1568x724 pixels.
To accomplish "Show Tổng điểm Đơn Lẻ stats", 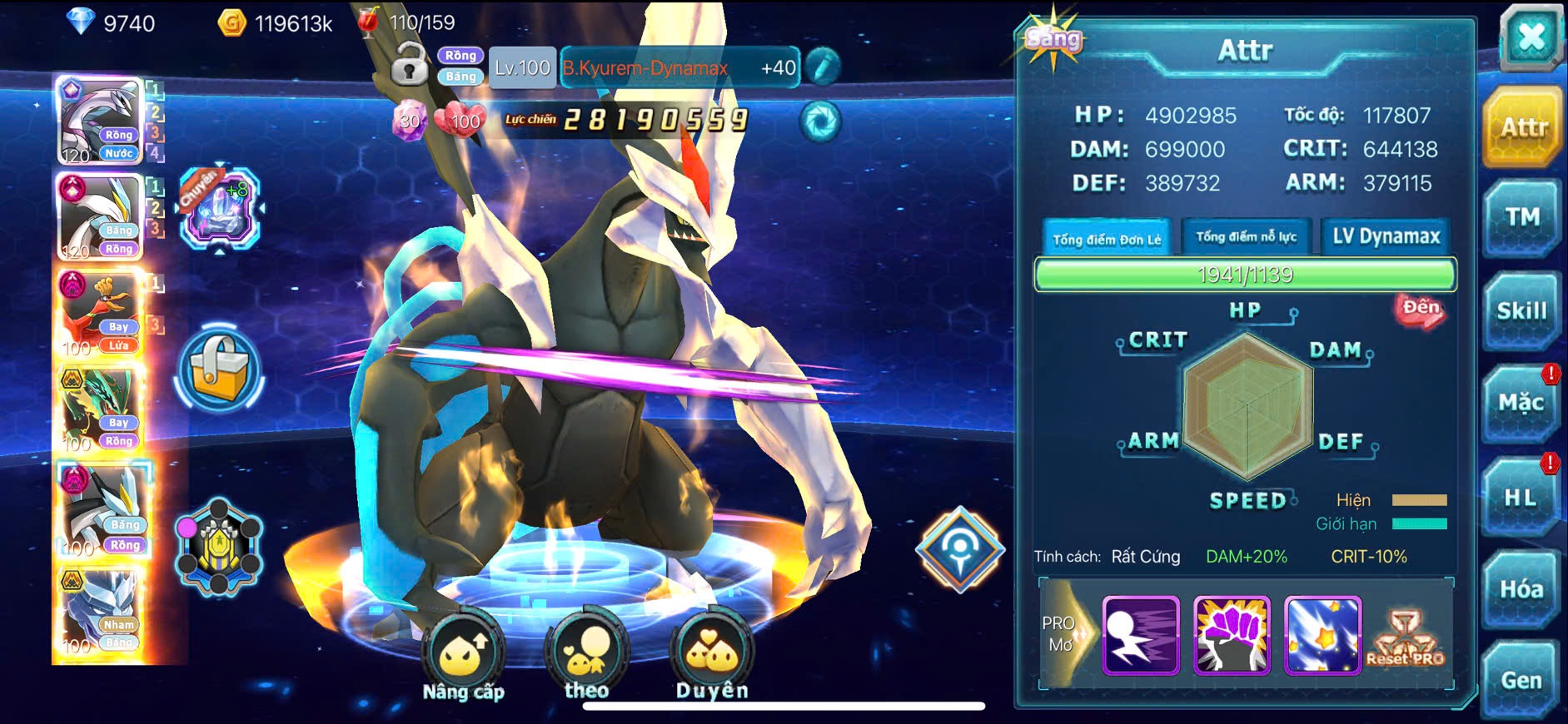I will point(1107,239).
